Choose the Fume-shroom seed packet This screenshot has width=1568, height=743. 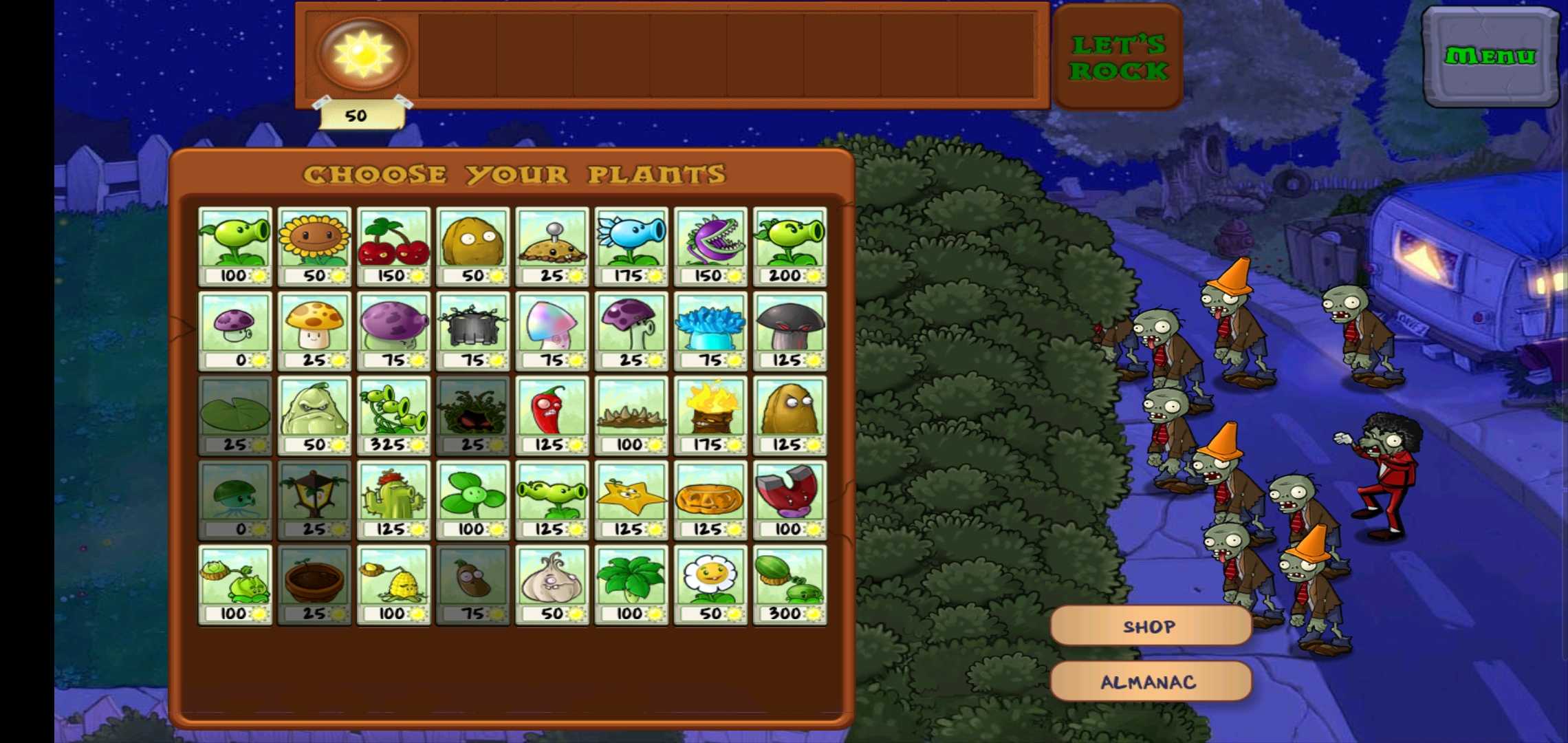pos(393,331)
